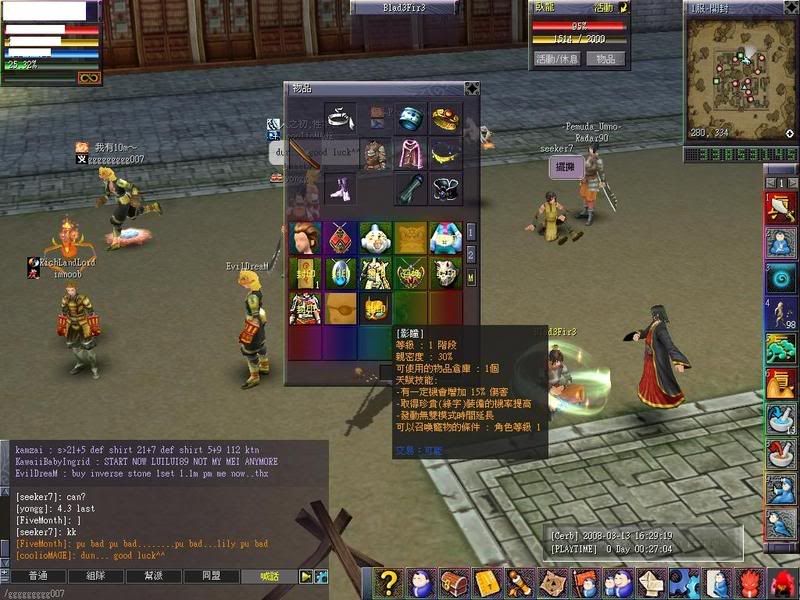Open help with the question mark icon
Screen dimensions: 800x600
tap(389, 583)
